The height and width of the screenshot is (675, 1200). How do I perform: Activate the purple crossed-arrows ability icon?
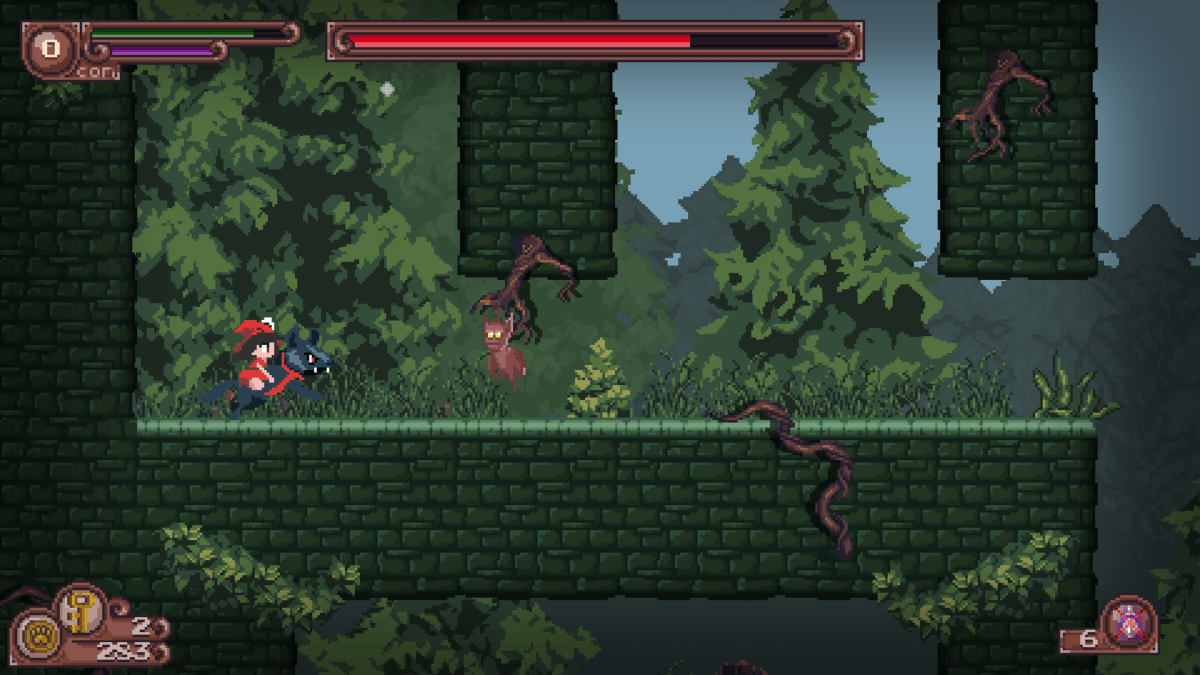point(1129,622)
